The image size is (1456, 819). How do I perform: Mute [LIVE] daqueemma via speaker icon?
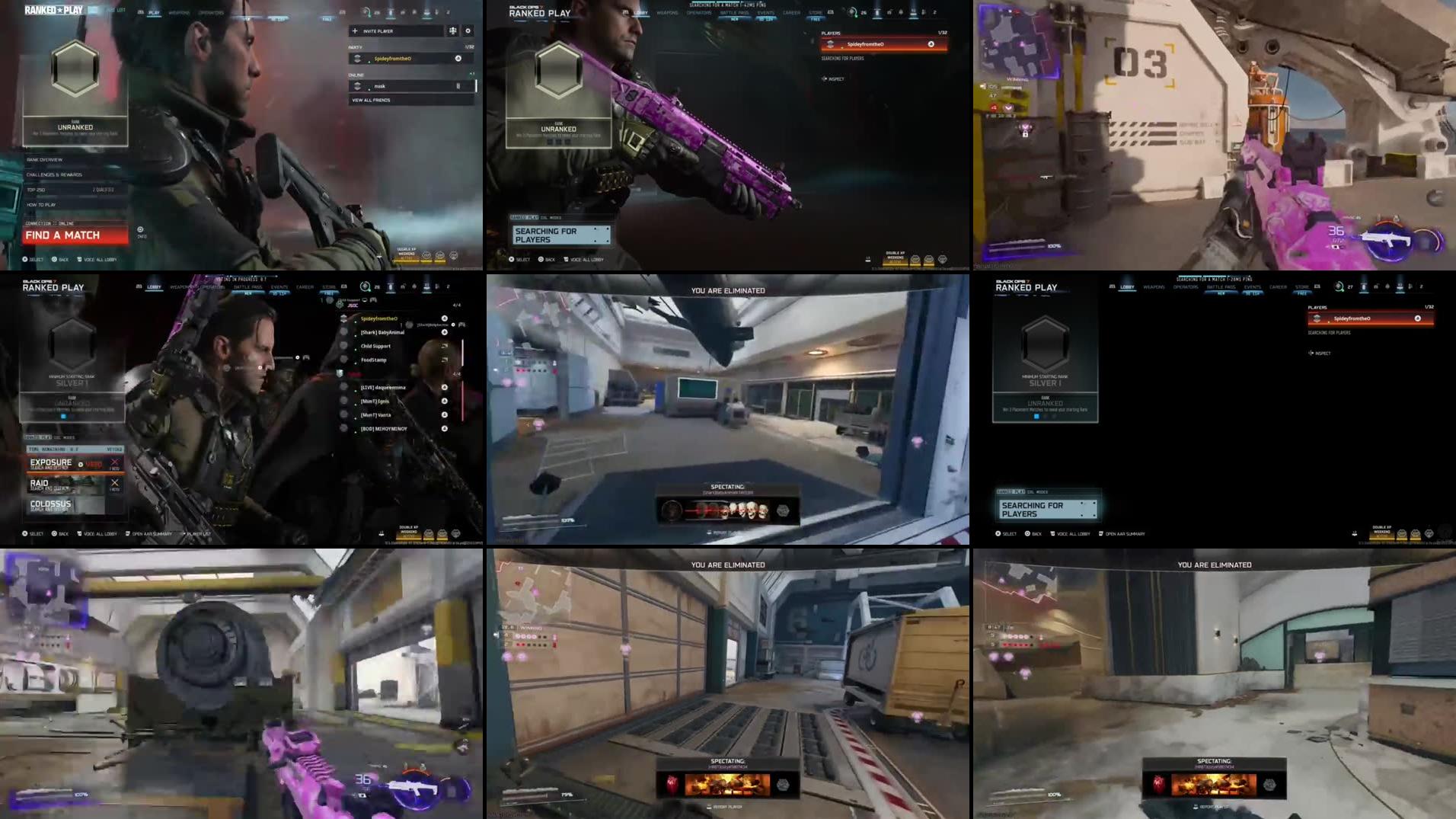point(445,388)
